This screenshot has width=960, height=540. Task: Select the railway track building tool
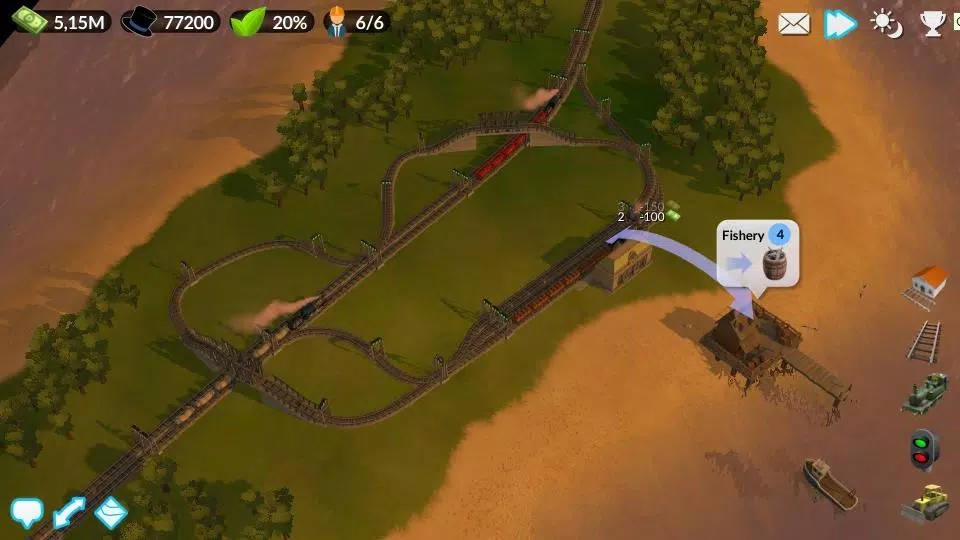925,340
